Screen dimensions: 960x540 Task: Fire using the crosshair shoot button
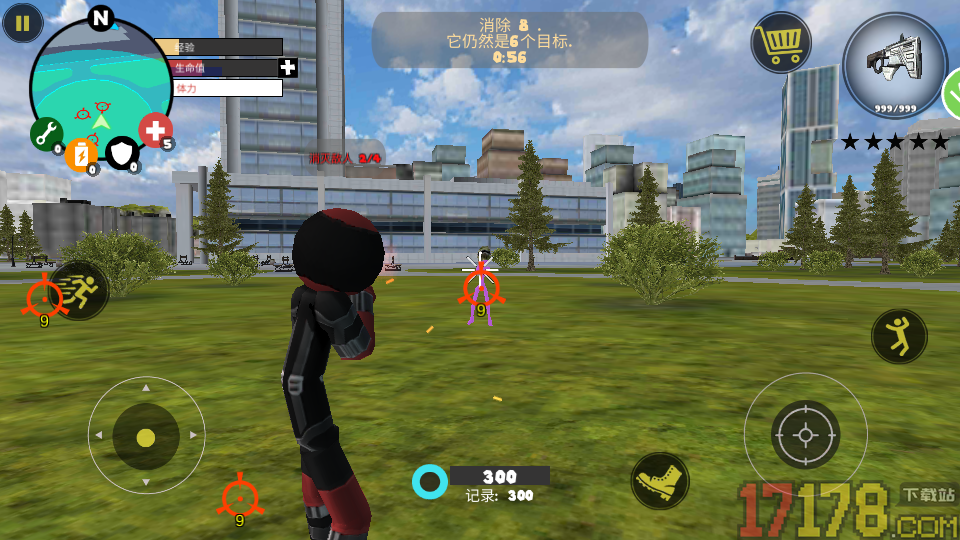[x=805, y=434]
